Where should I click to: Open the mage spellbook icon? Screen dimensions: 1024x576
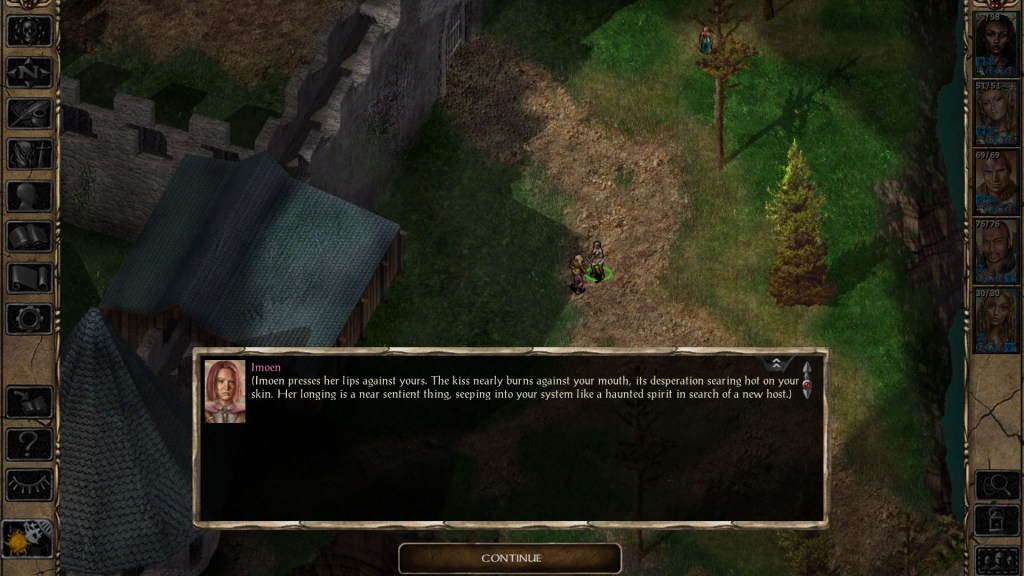(29, 237)
